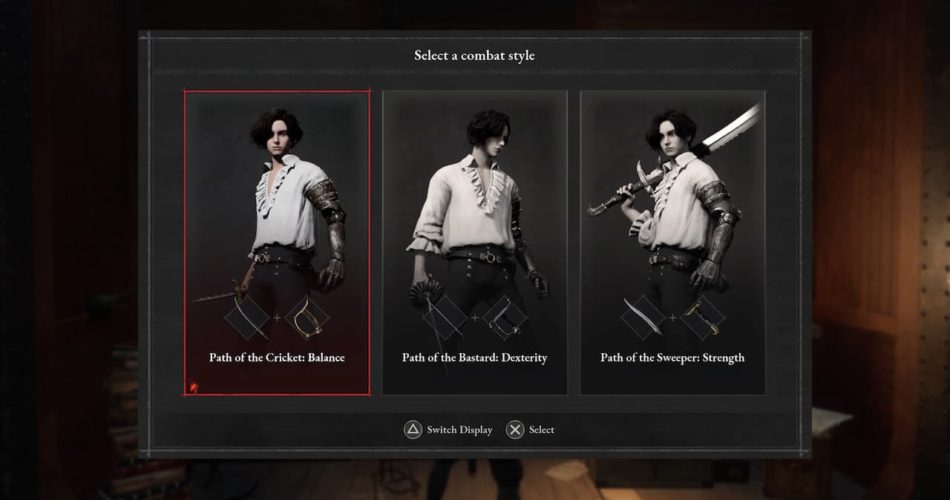
Task: Choose Path of the Bastard: Dexterity card
Action: (475, 242)
